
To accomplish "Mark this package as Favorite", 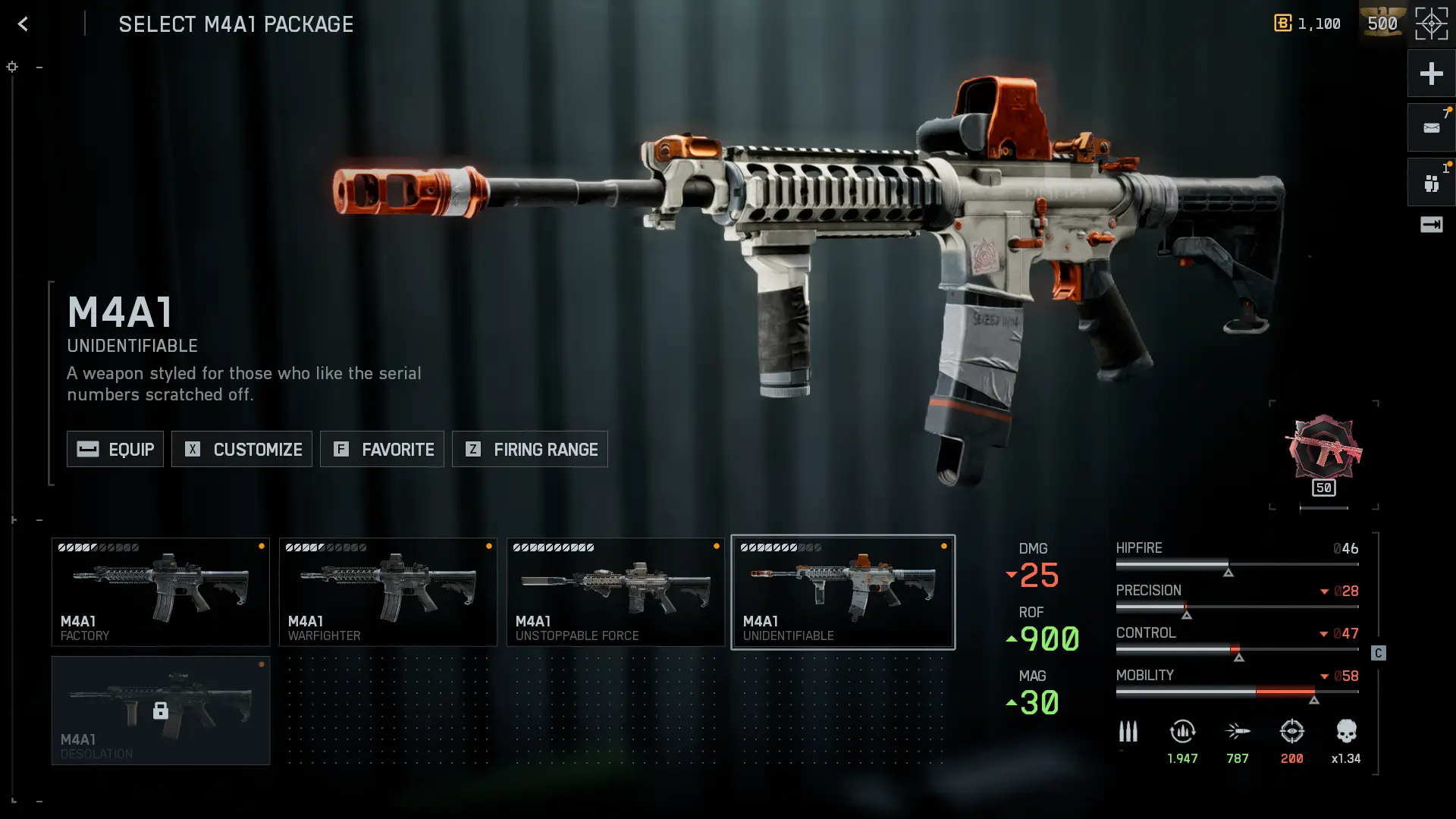I will pos(382,449).
